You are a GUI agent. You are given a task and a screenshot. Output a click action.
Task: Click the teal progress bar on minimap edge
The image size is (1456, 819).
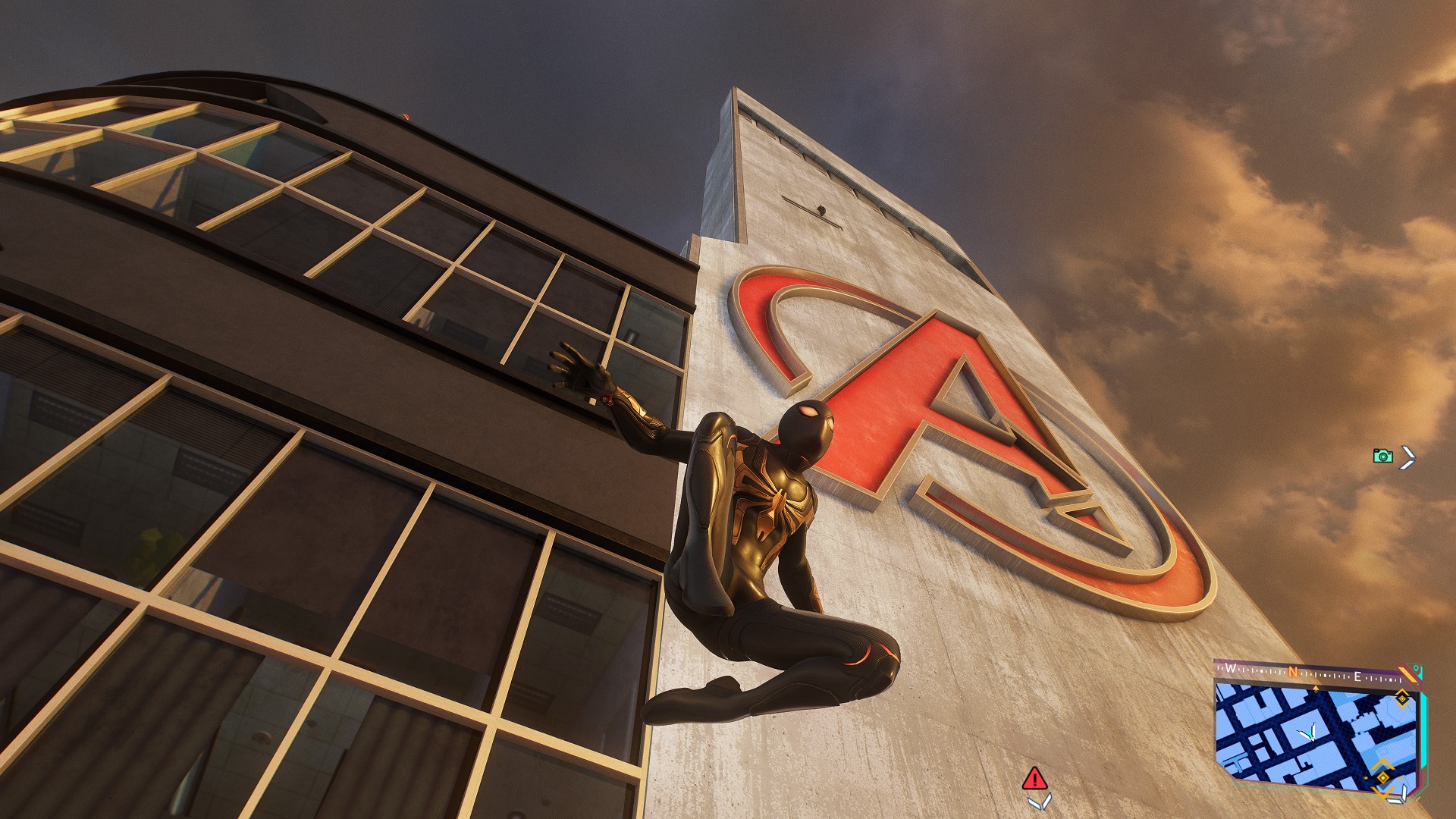[x=1424, y=729]
